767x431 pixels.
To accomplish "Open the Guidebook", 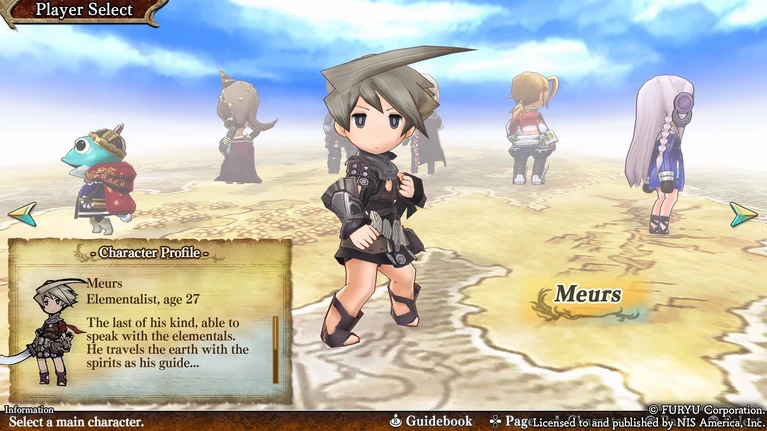I will click(x=431, y=422).
